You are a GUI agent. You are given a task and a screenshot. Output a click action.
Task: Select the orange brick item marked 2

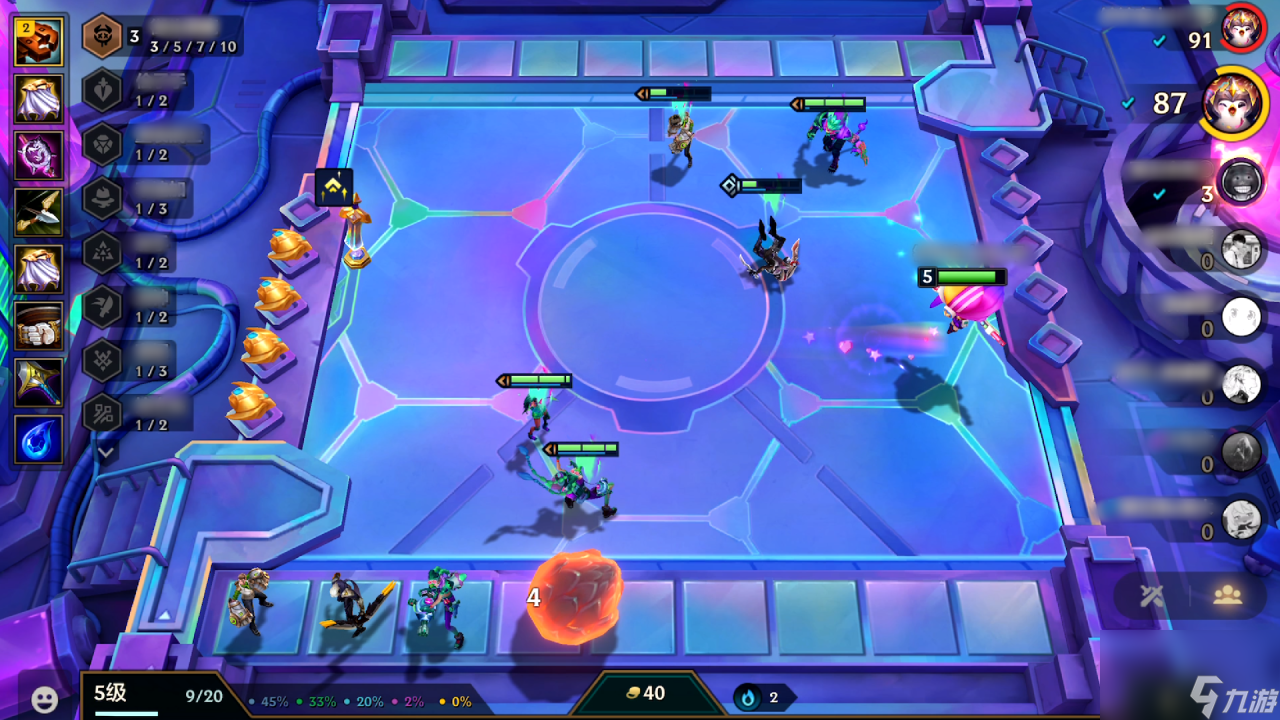click(x=39, y=42)
